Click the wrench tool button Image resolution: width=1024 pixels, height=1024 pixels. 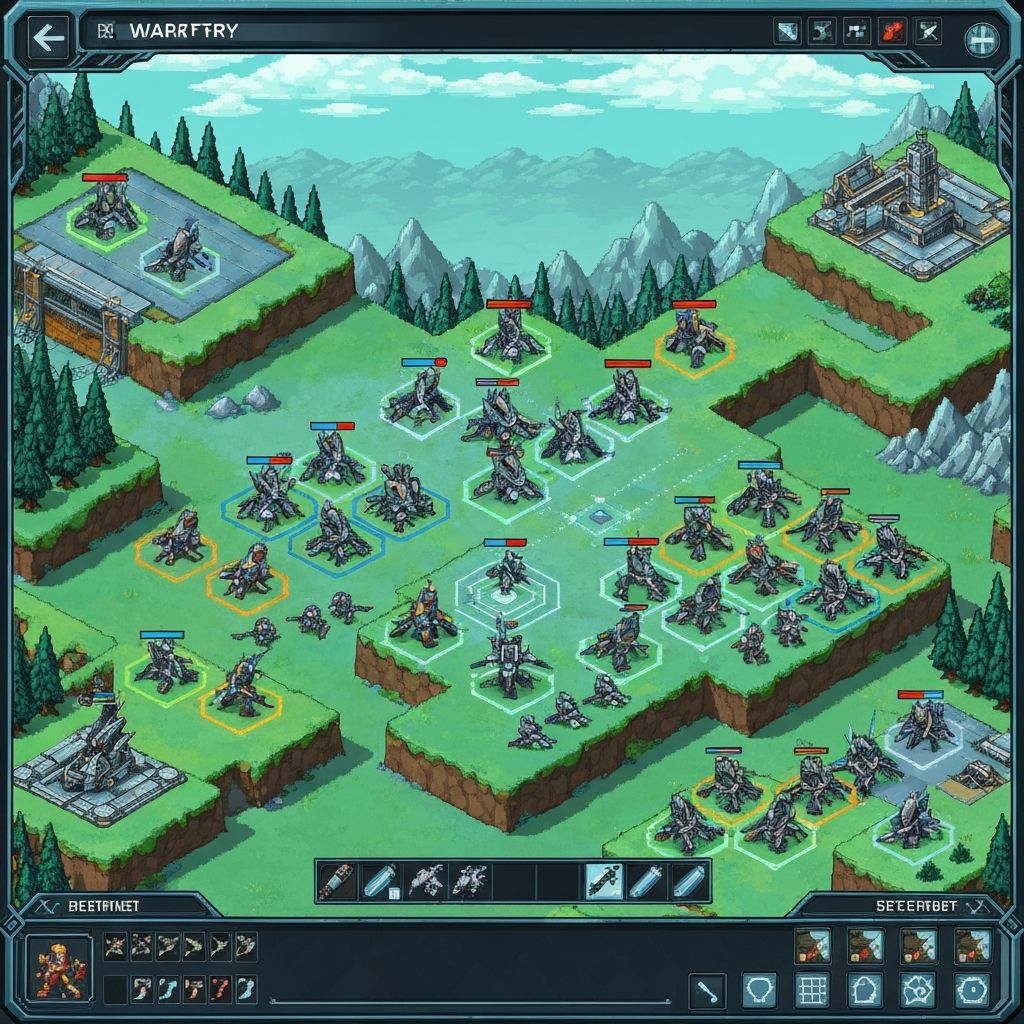coord(707,991)
